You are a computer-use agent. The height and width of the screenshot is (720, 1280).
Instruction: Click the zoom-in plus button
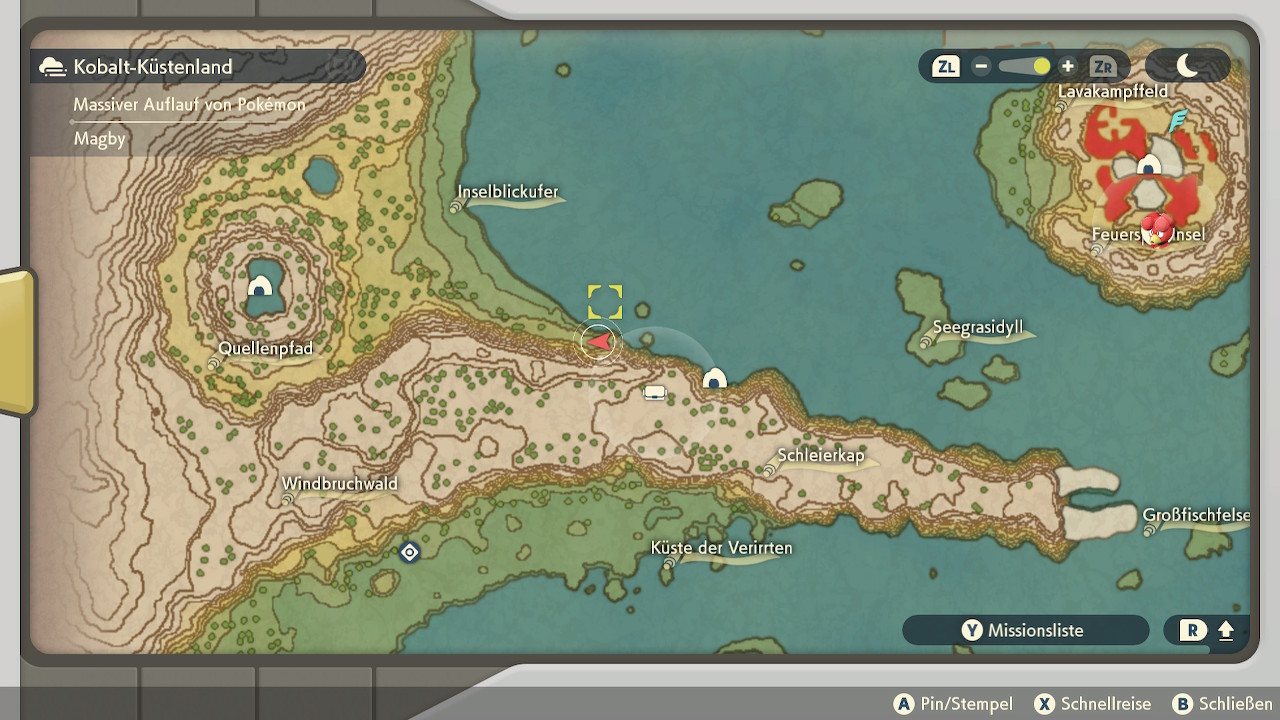[x=1068, y=67]
